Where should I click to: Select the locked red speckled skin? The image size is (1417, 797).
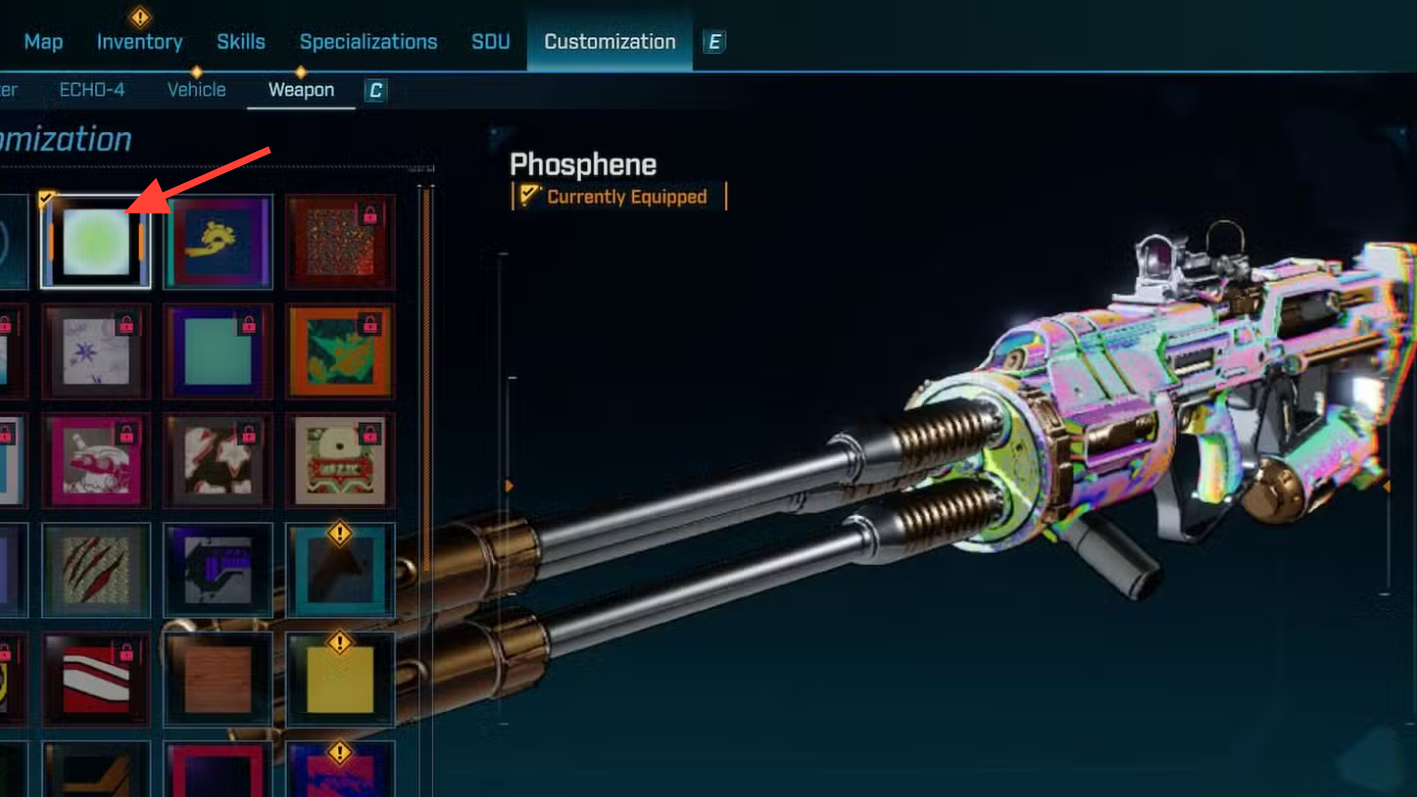pyautogui.click(x=340, y=242)
